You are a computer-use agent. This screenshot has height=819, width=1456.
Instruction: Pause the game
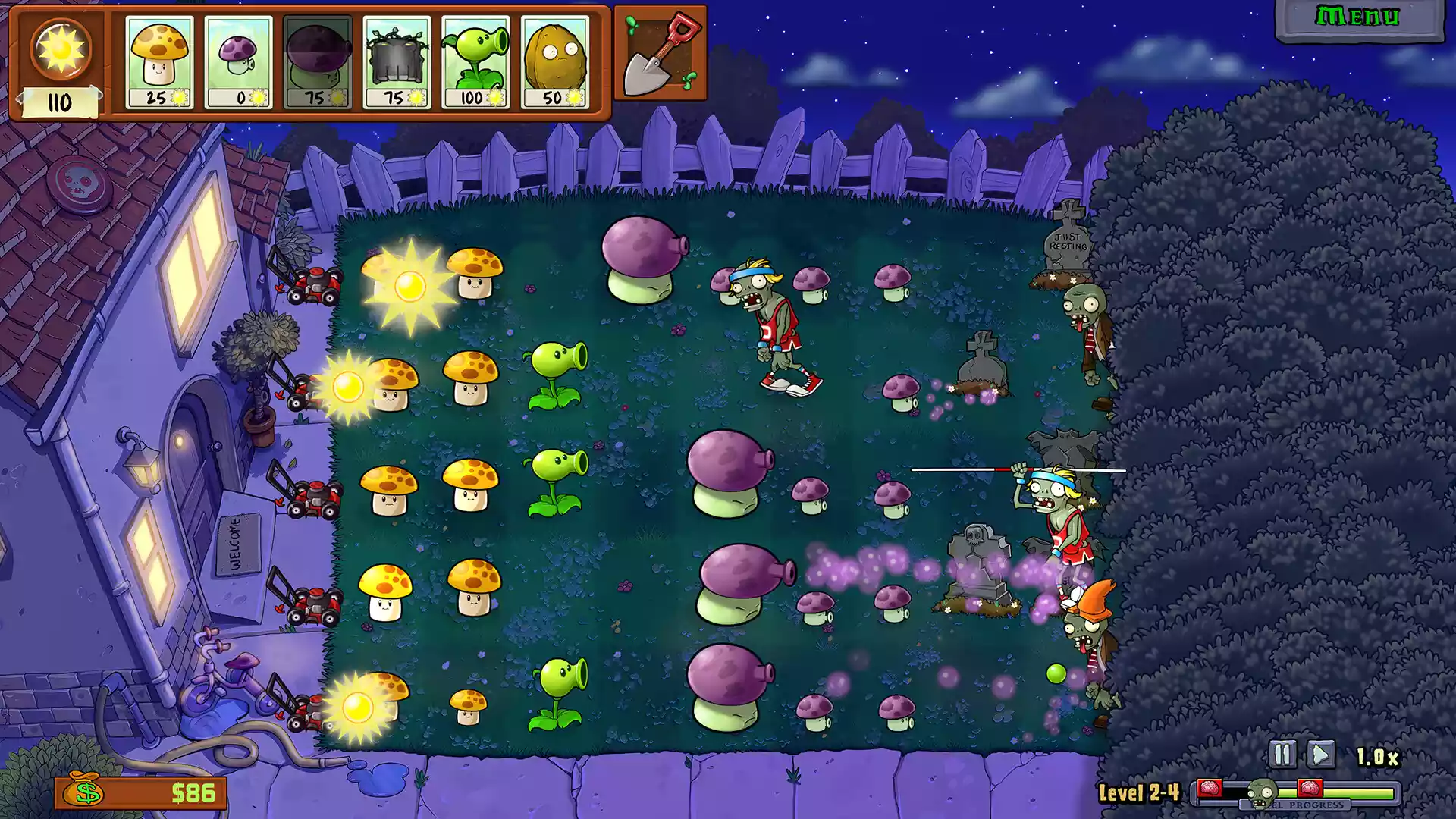(1282, 755)
